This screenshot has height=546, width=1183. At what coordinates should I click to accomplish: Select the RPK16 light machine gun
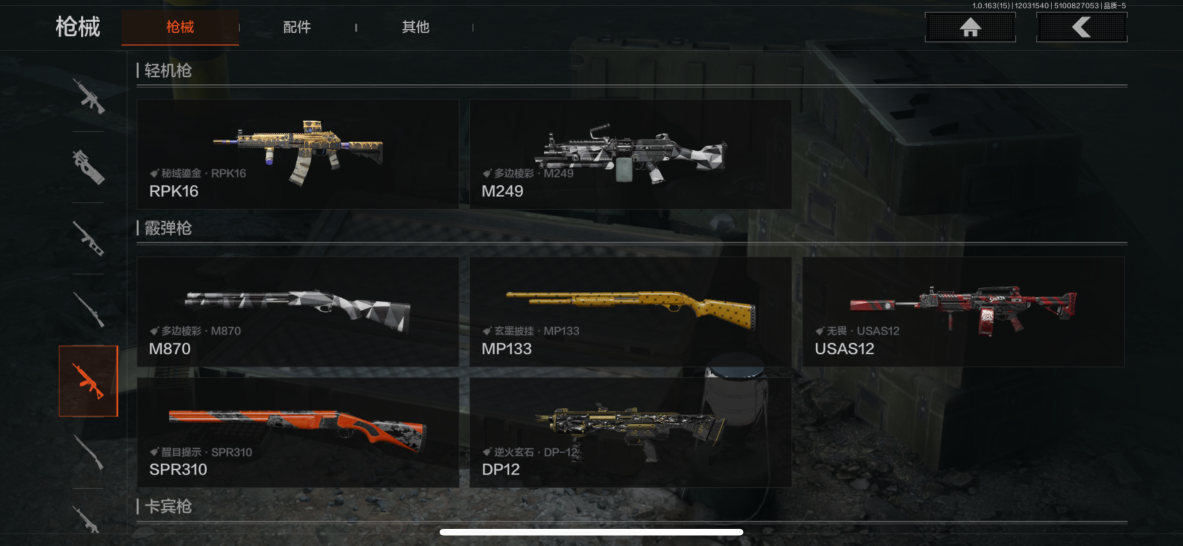pos(298,154)
